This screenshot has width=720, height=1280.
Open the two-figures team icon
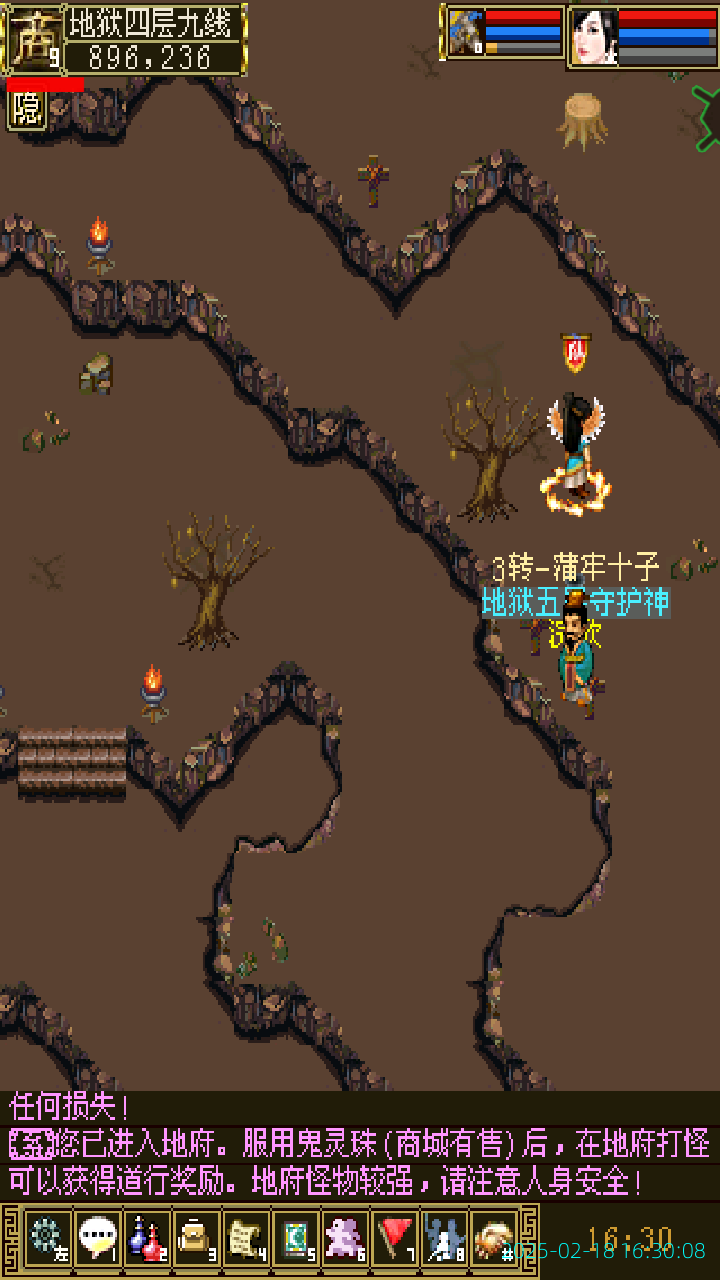pos(444,1237)
